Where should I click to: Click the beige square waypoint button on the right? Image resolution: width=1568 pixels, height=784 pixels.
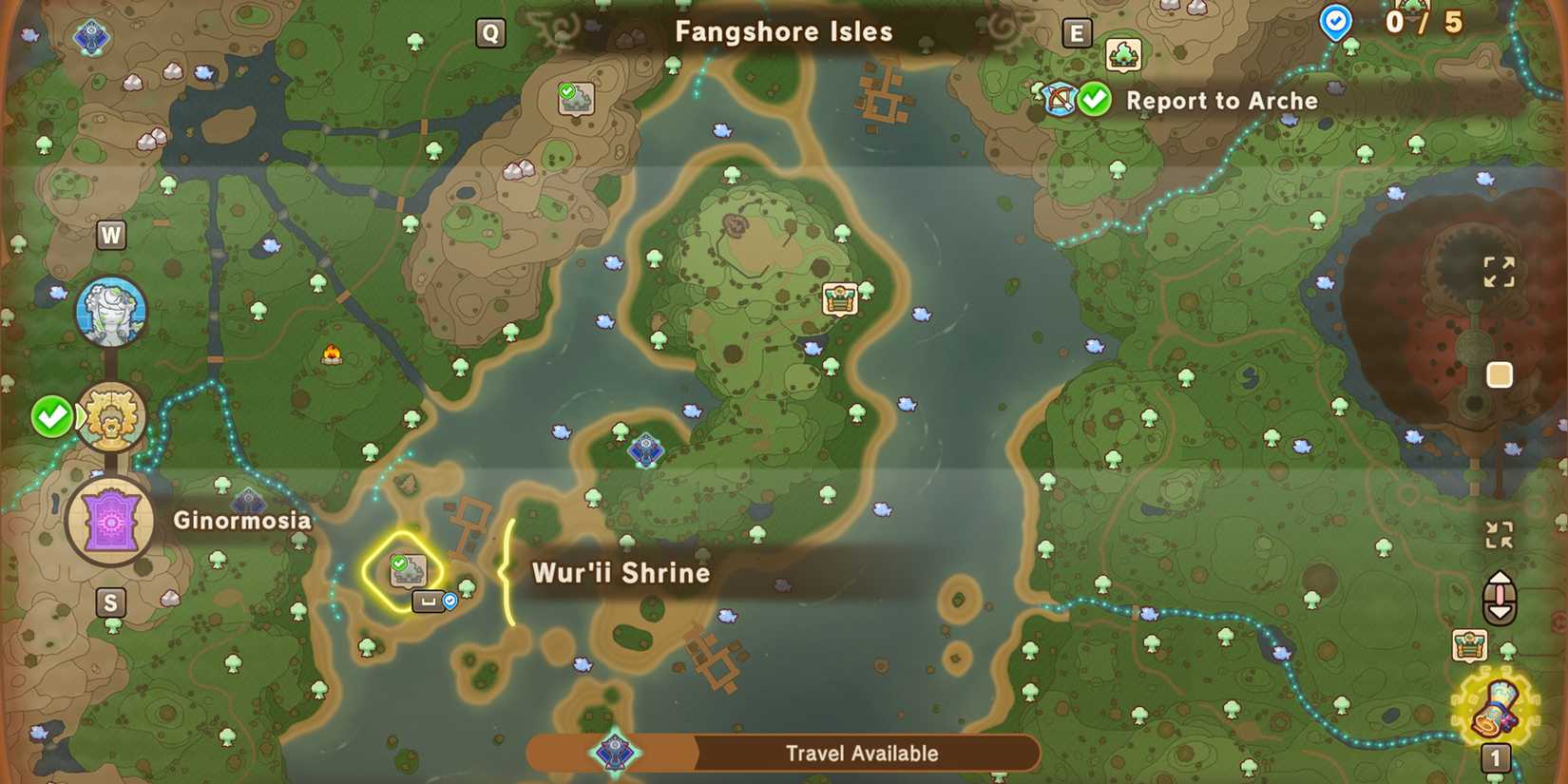1500,375
